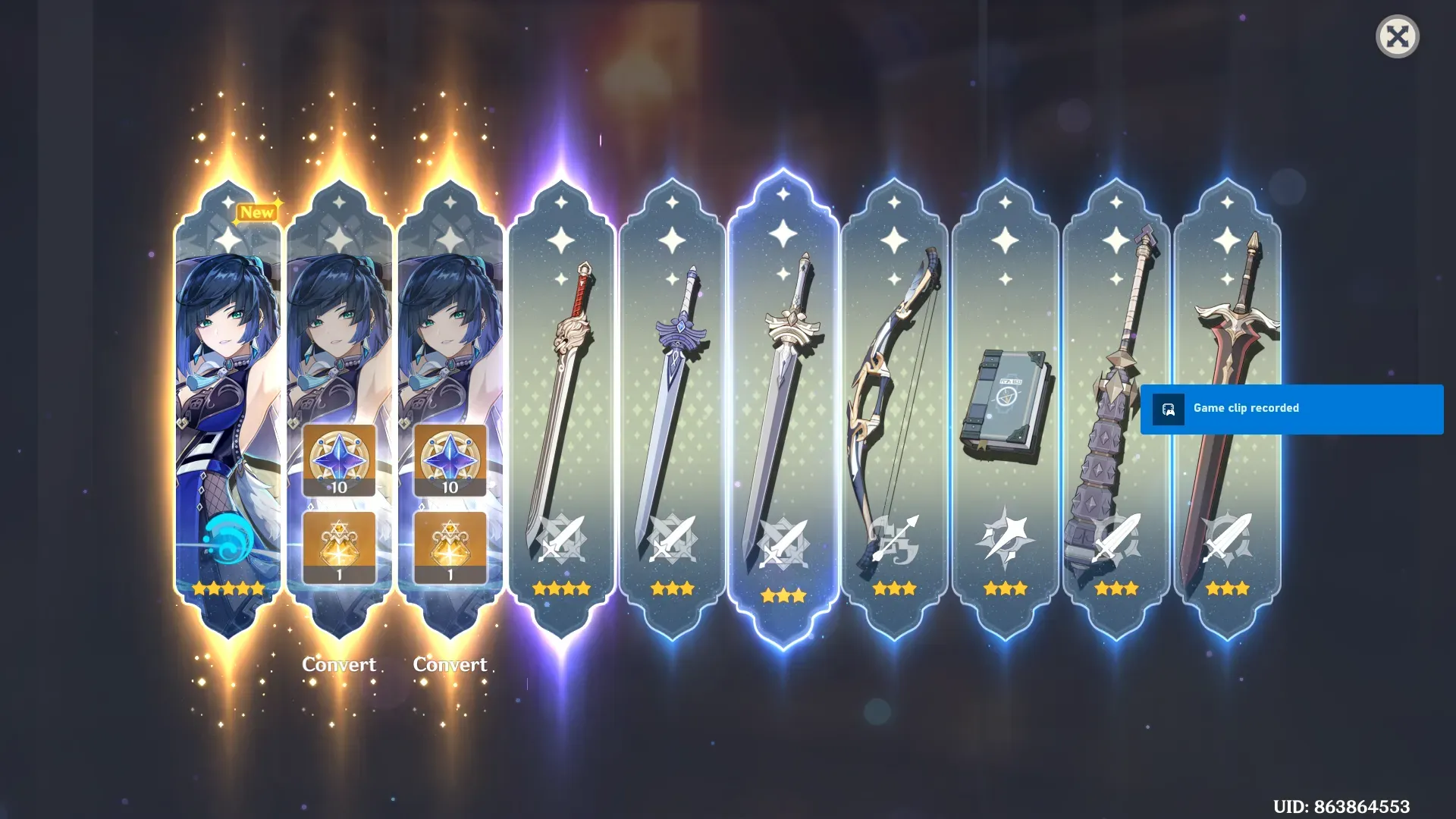This screenshot has width=1456, height=819.
Task: Click the controller icon in the Game clip notification
Action: point(1168,408)
